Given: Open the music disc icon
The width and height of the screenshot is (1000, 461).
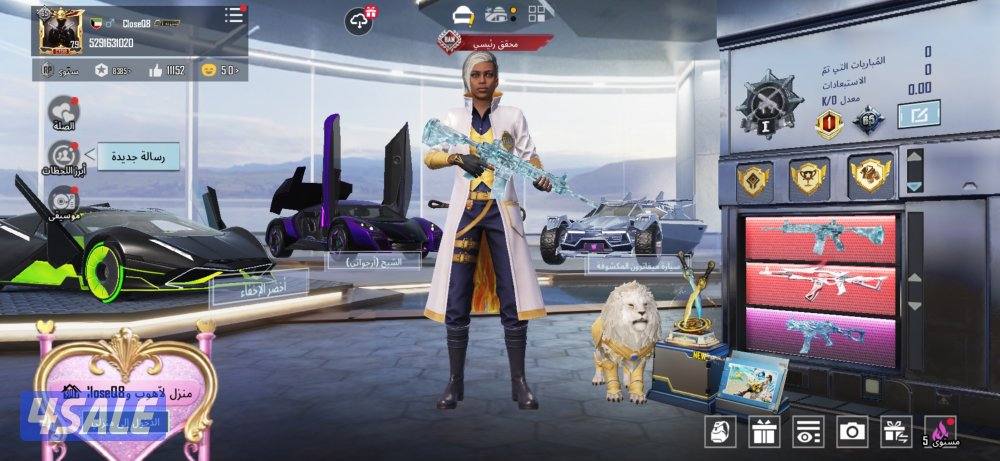Looking at the screenshot, I should (64, 200).
